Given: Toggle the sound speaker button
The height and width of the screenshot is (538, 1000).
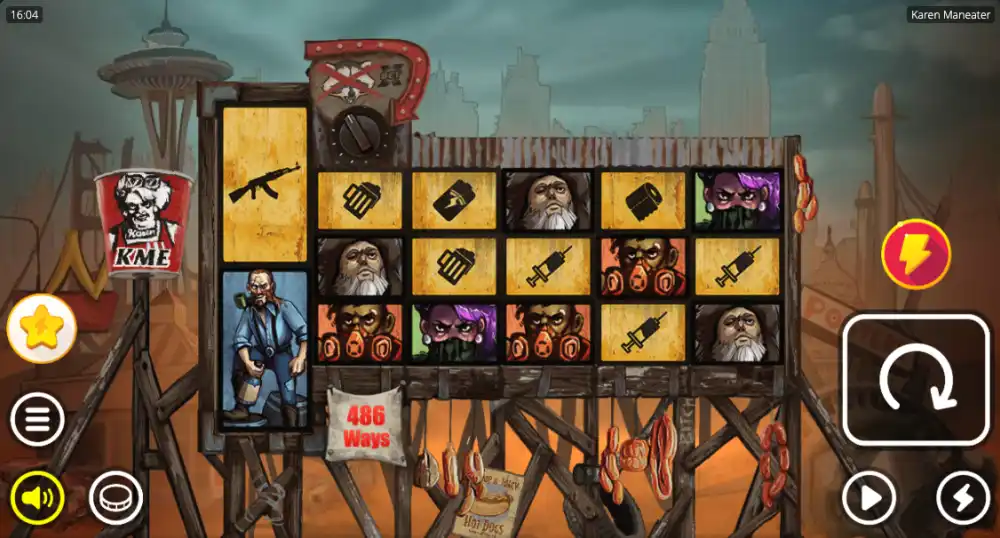Looking at the screenshot, I should (37, 497).
